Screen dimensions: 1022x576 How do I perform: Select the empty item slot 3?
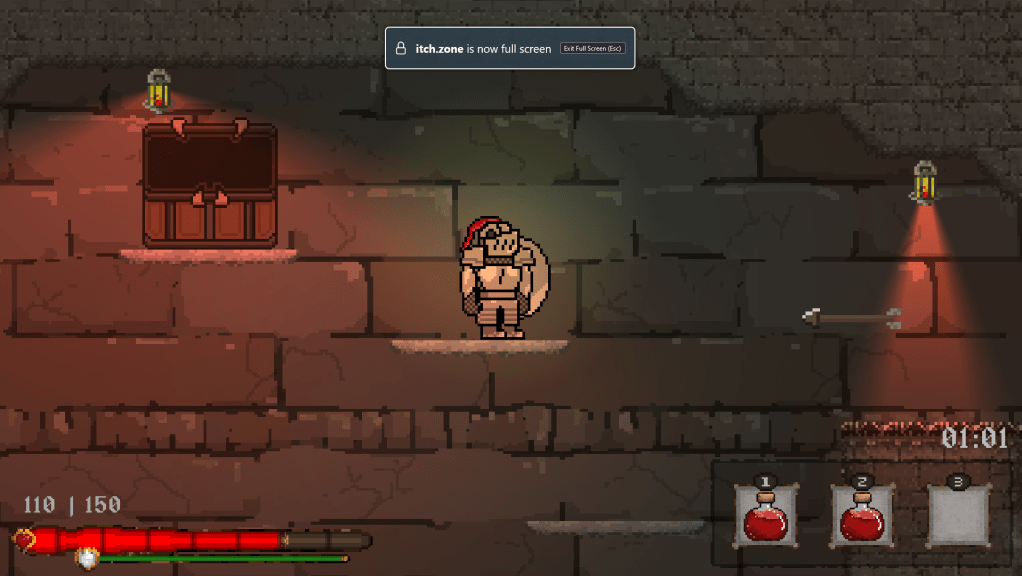point(958,516)
